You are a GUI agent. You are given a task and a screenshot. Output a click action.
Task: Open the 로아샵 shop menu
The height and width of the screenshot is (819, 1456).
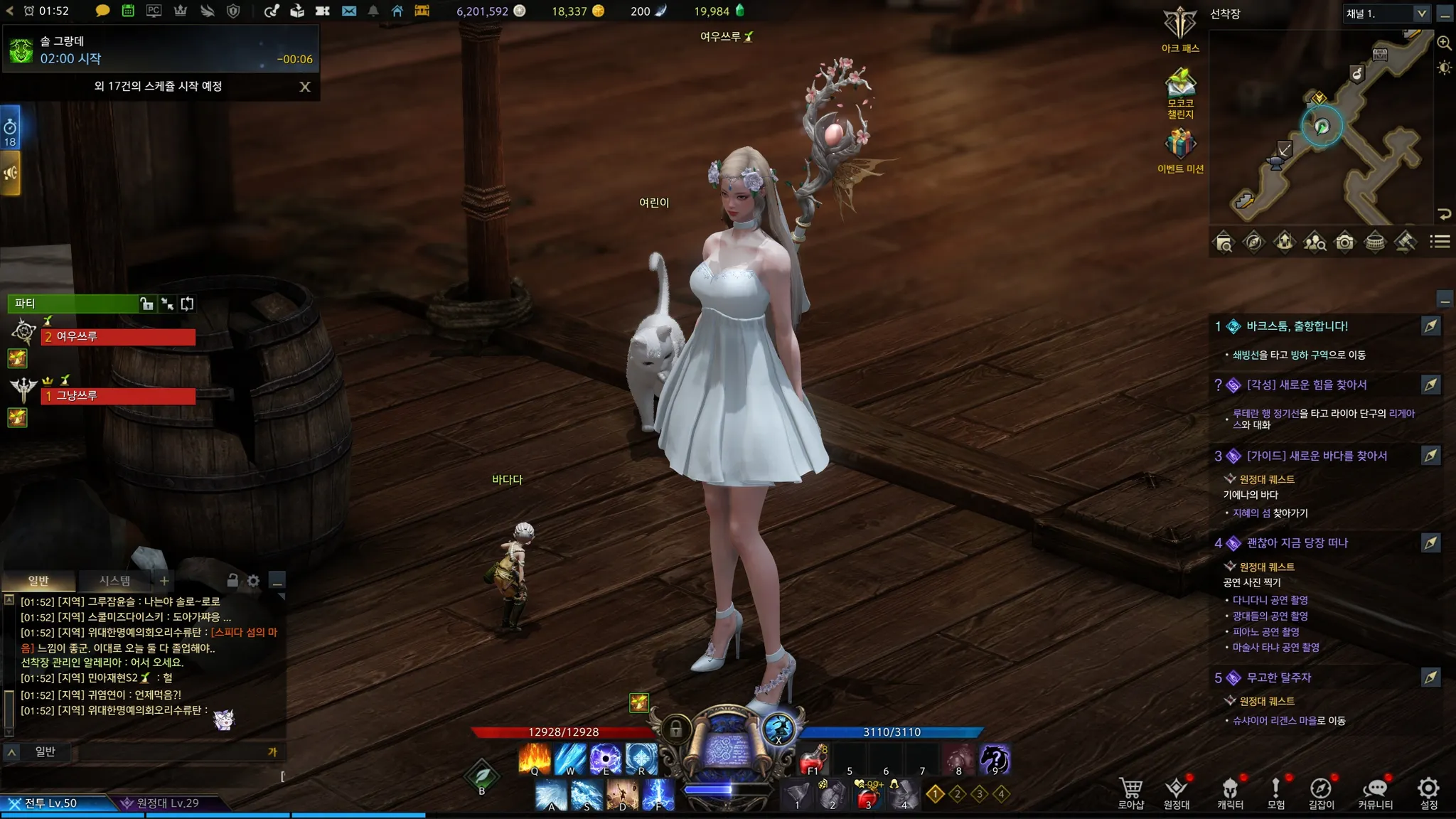[x=1130, y=792]
